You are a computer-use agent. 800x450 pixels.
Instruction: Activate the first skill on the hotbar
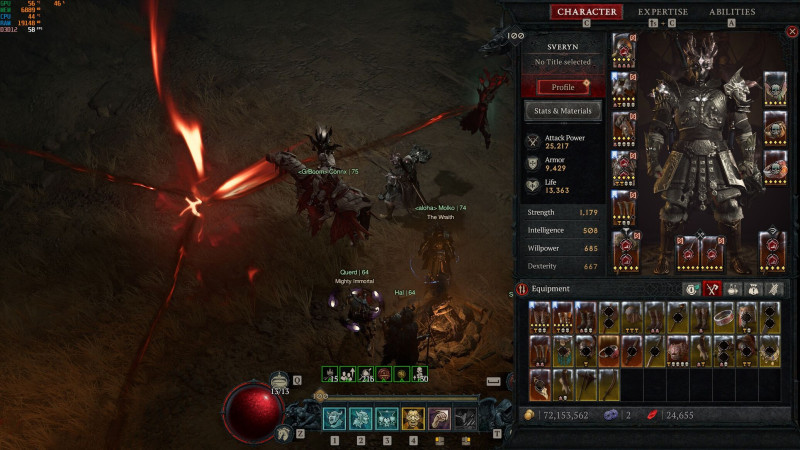334,419
